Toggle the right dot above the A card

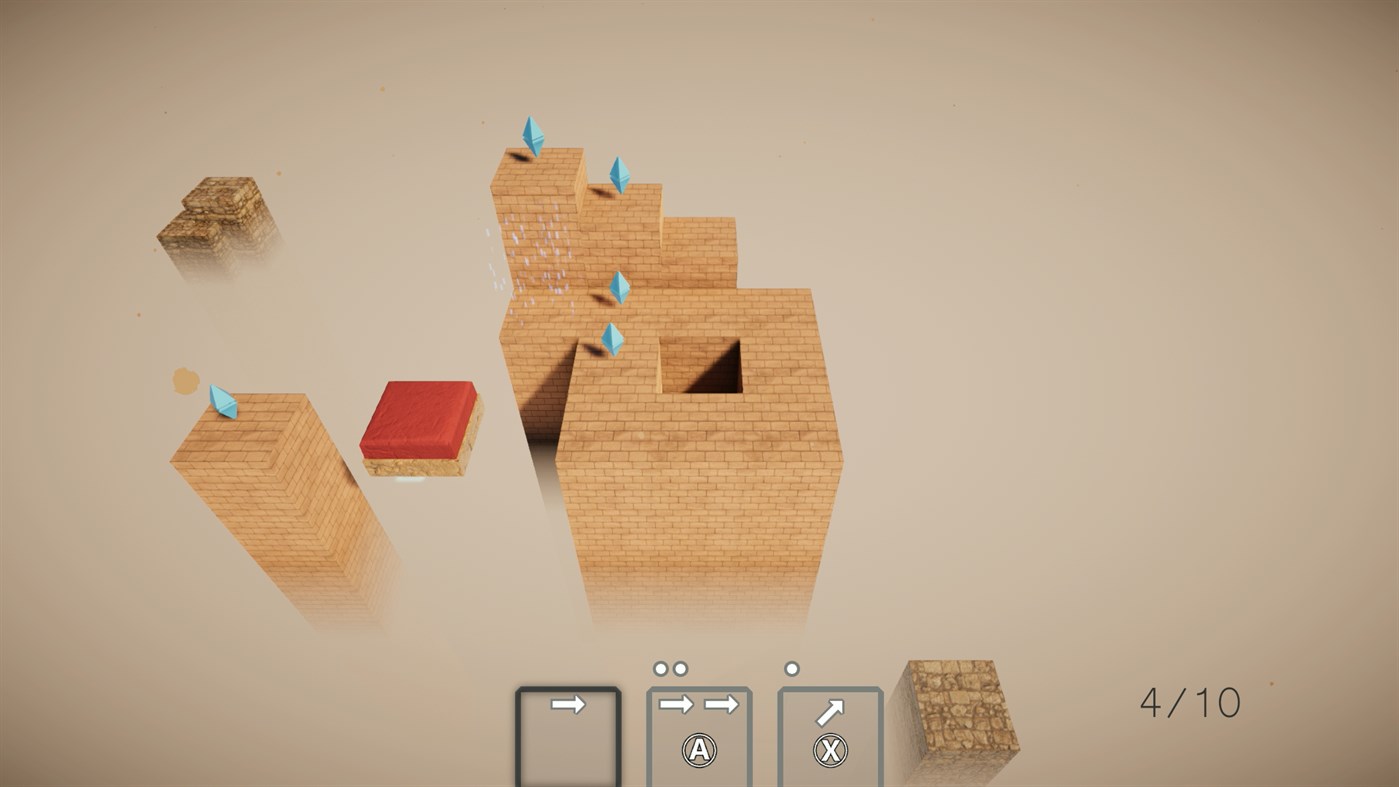(679, 666)
